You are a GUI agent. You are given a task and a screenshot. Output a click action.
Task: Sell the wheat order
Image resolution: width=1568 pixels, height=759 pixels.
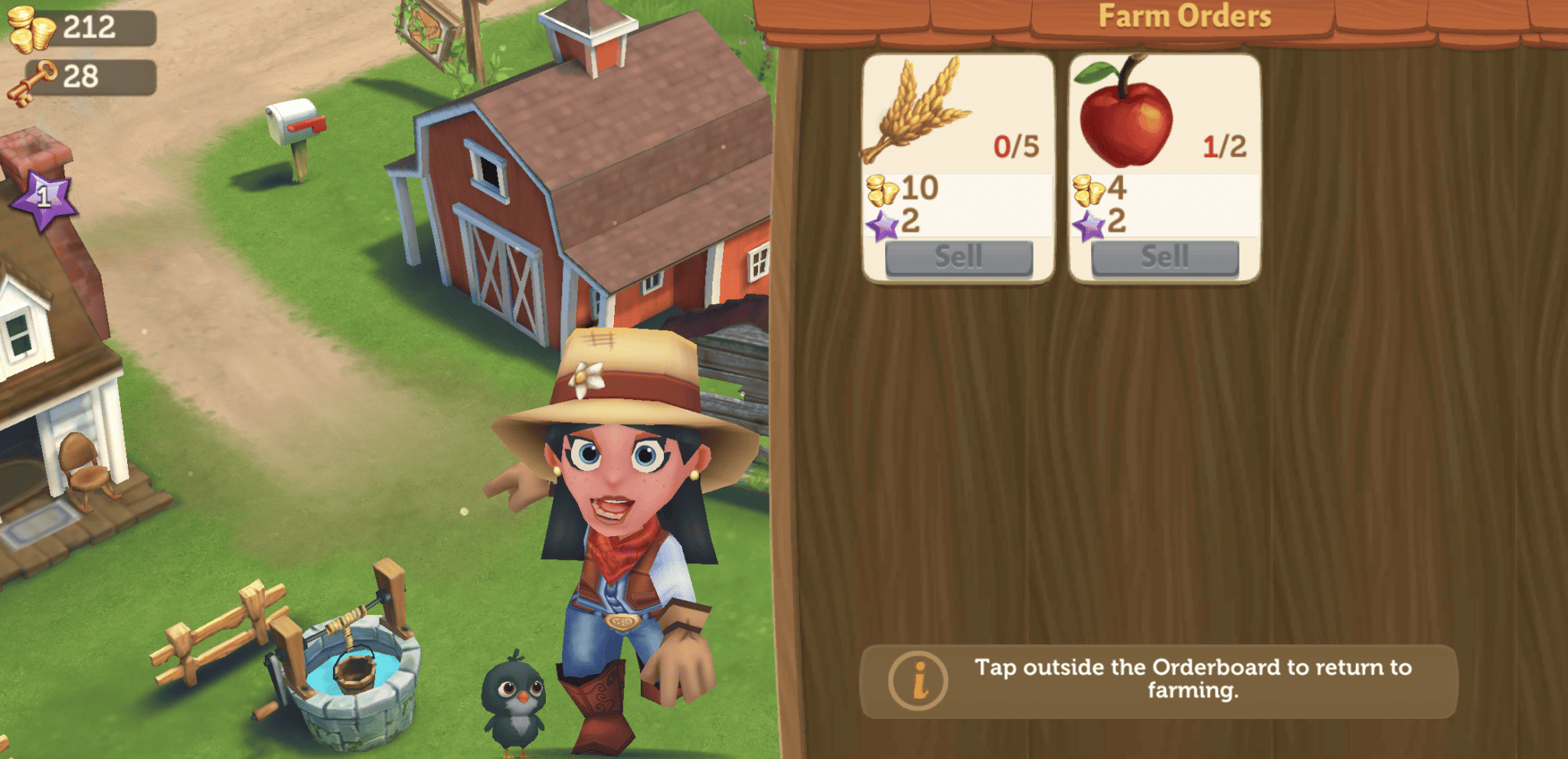[x=959, y=257]
